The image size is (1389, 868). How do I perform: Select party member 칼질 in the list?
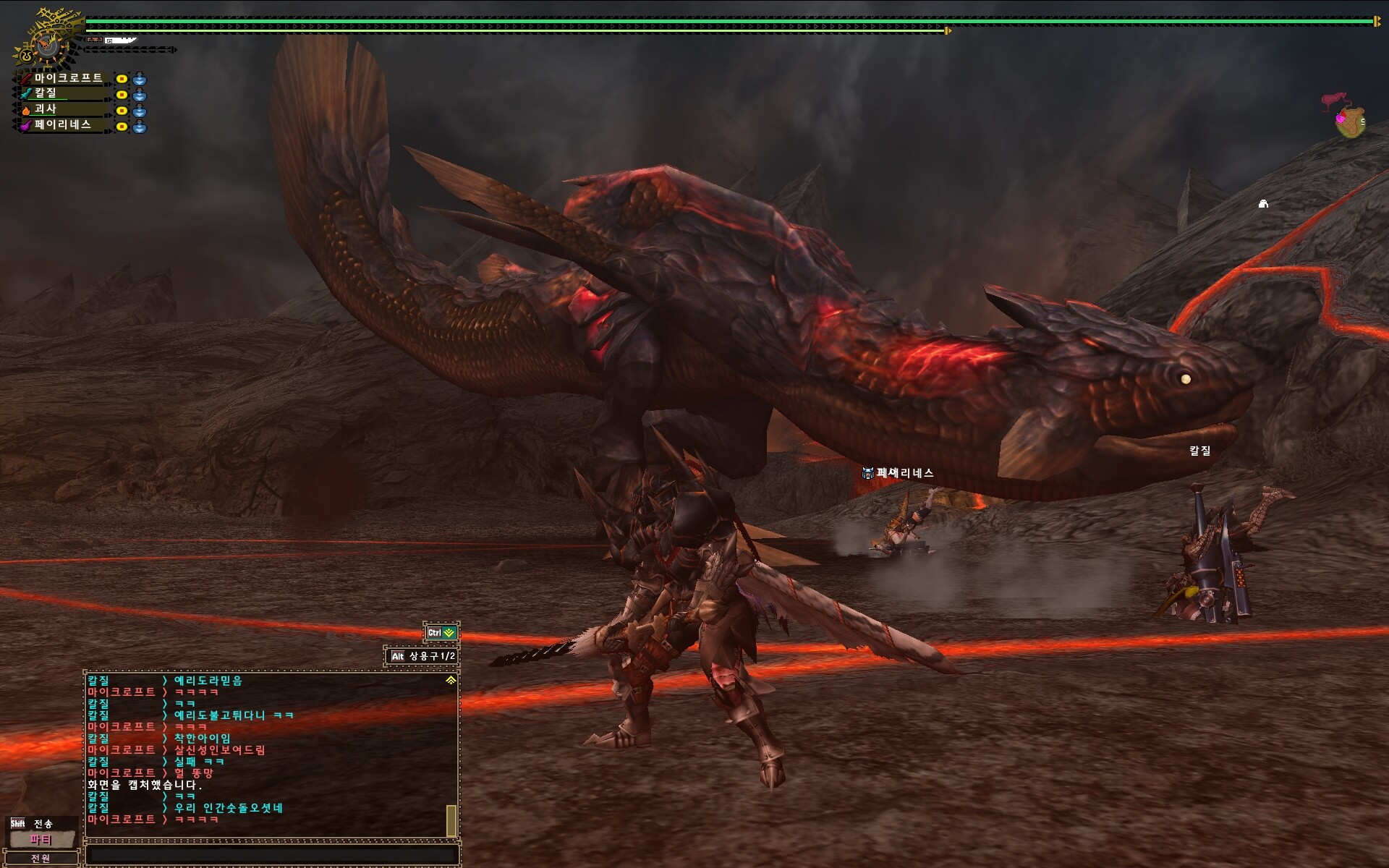pyautogui.click(x=46, y=93)
